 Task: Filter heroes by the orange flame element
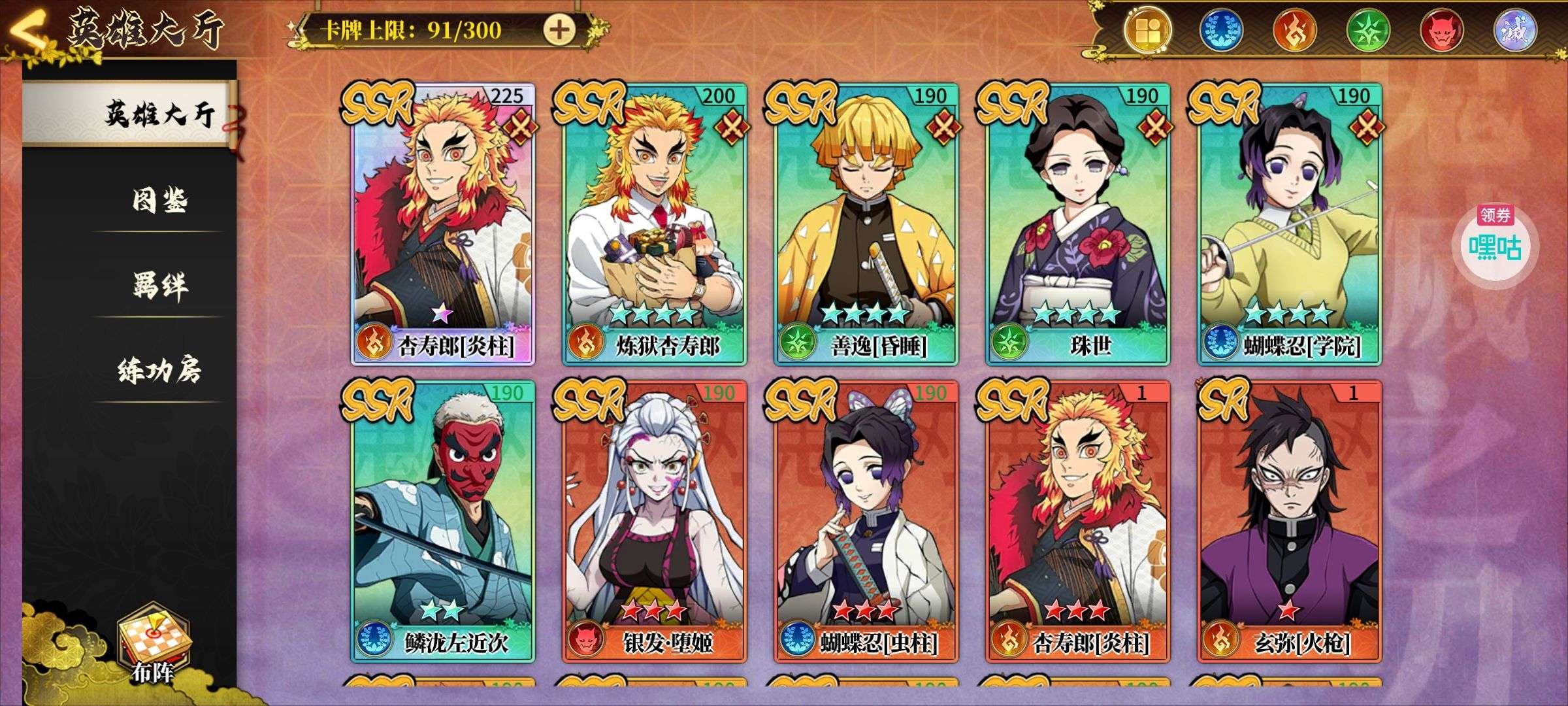[x=1294, y=31]
